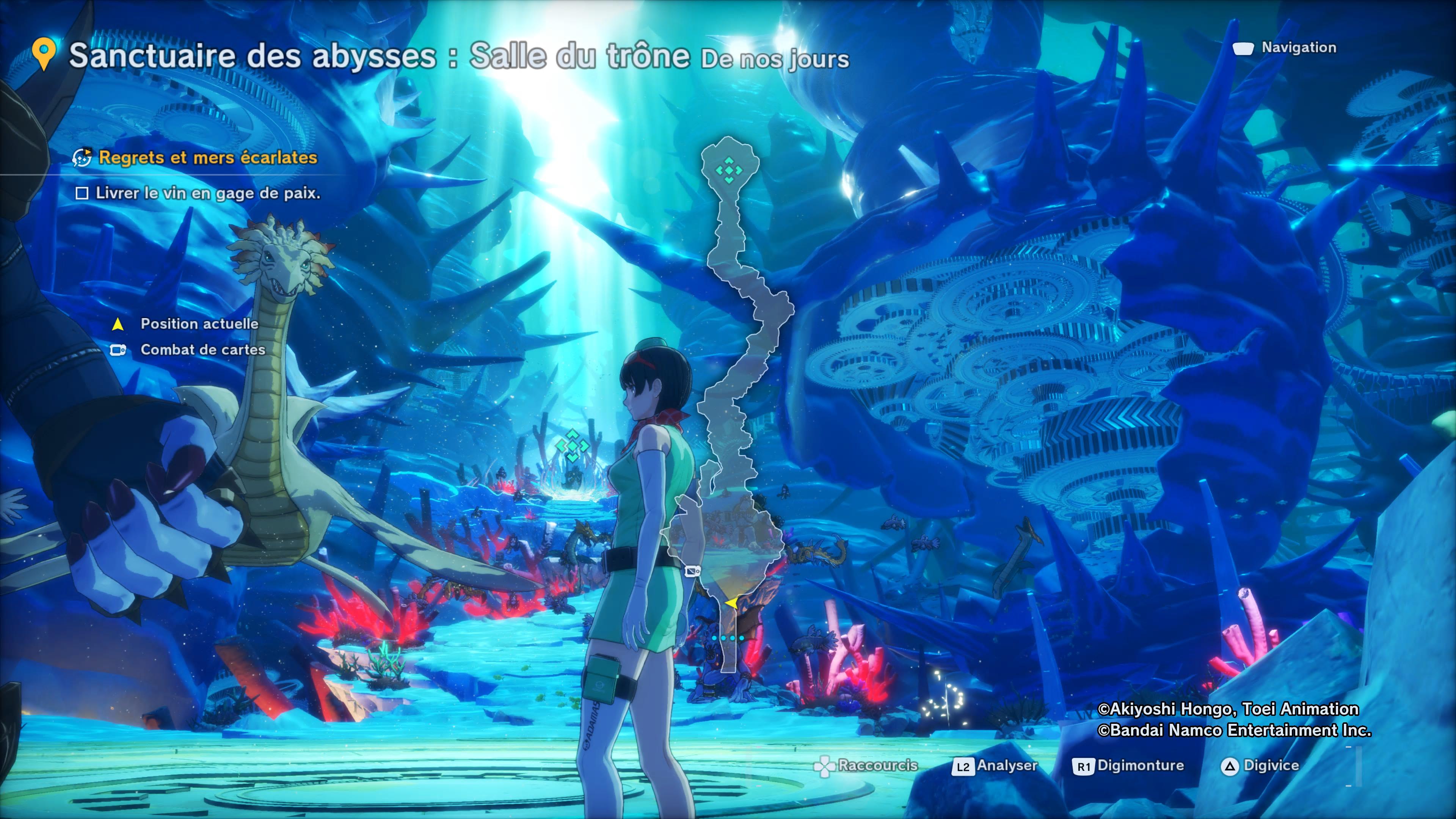Select the teal waypoint at map's top
This screenshot has width=1456, height=819.
pos(728,169)
